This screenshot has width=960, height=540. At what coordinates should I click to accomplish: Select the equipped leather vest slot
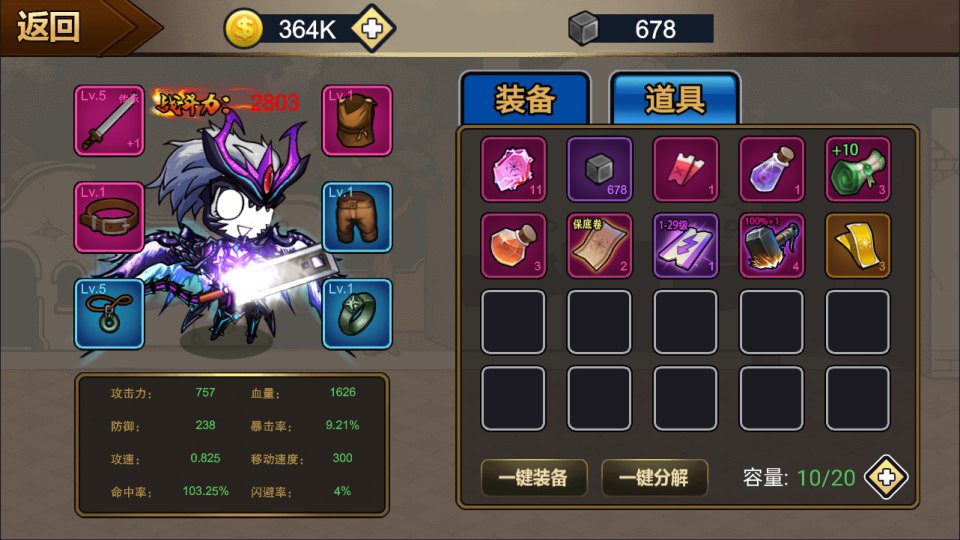[357, 120]
